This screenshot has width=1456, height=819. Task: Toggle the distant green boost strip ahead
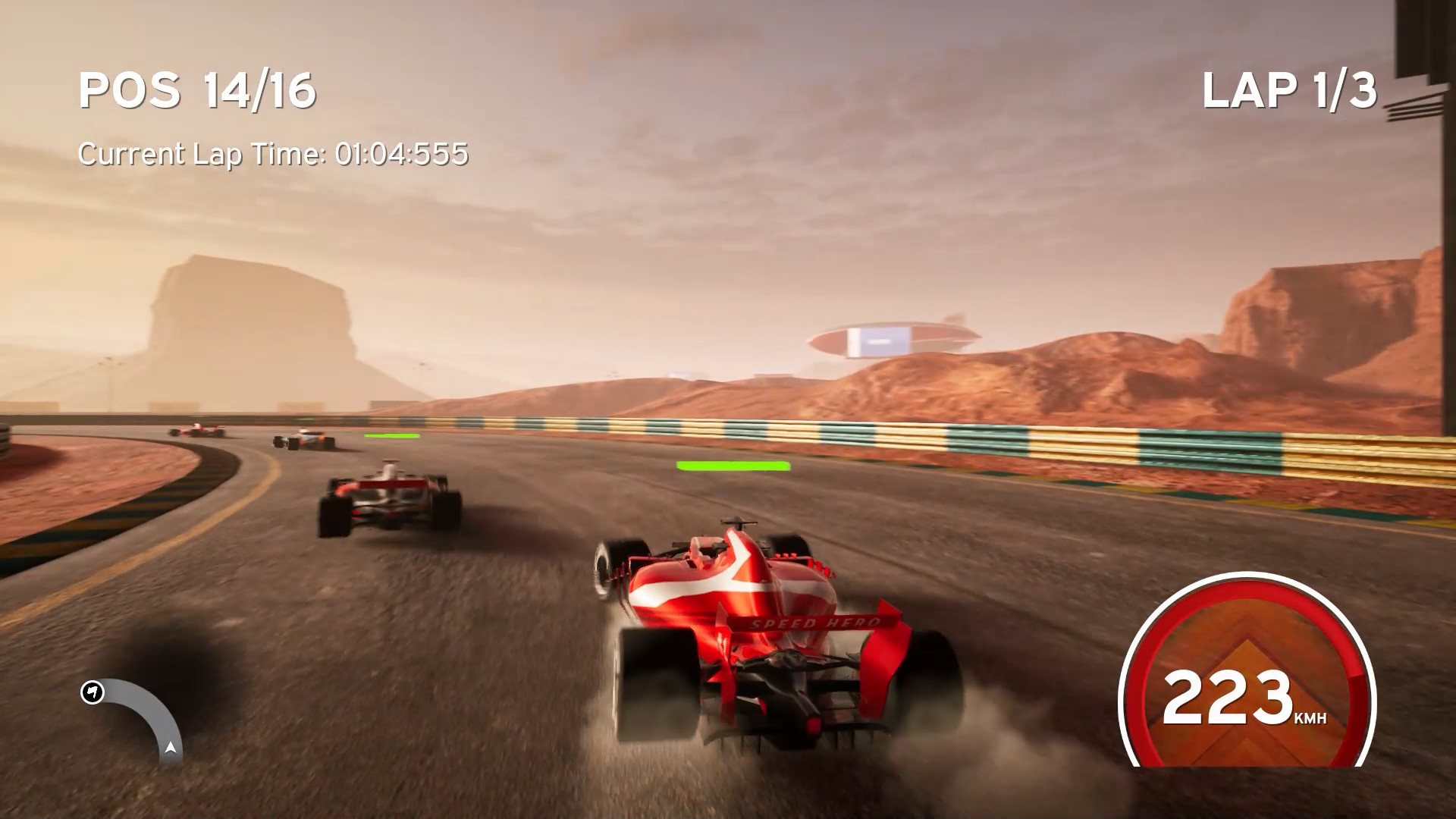point(392,435)
